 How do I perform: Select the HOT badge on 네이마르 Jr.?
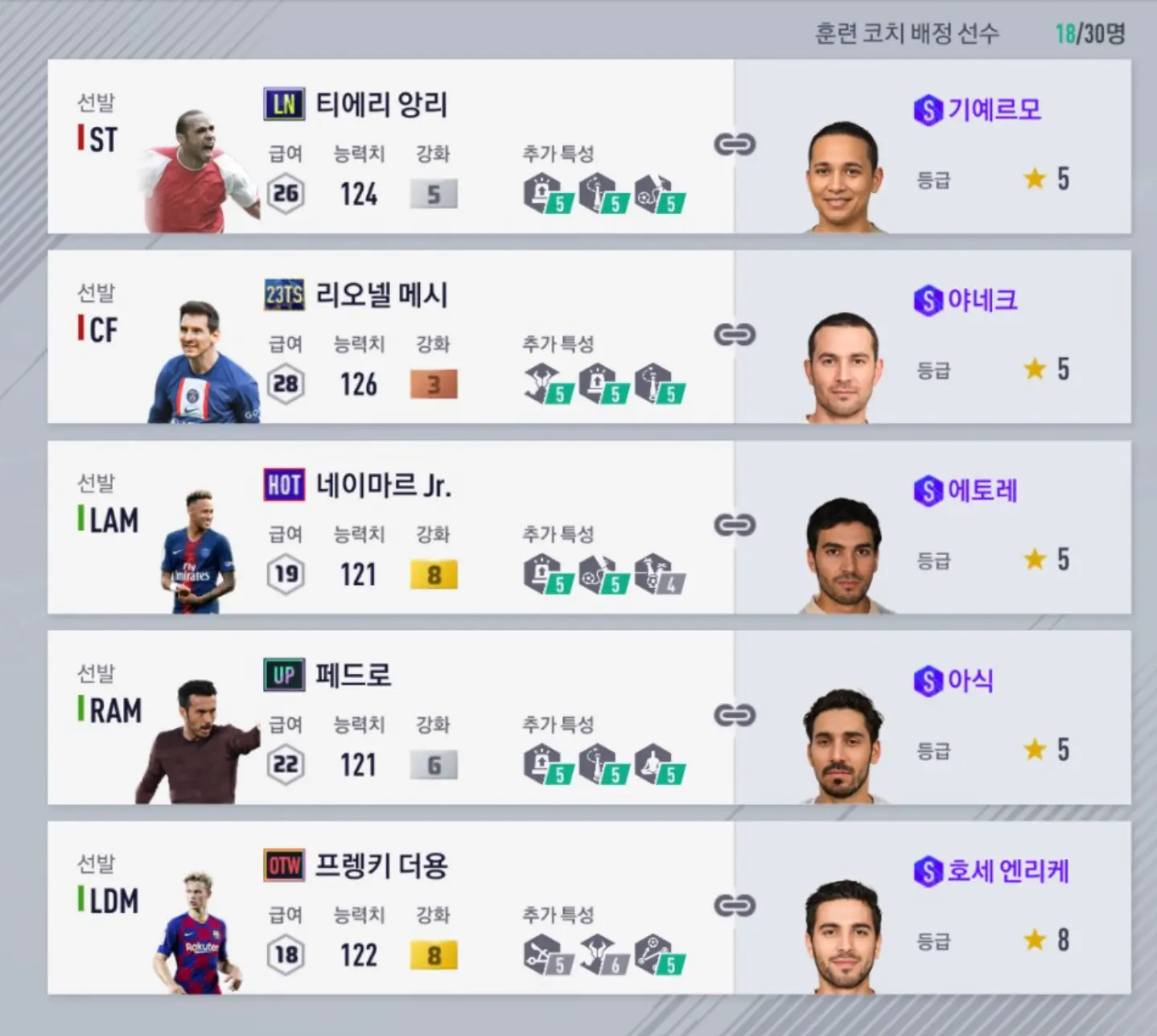[283, 485]
